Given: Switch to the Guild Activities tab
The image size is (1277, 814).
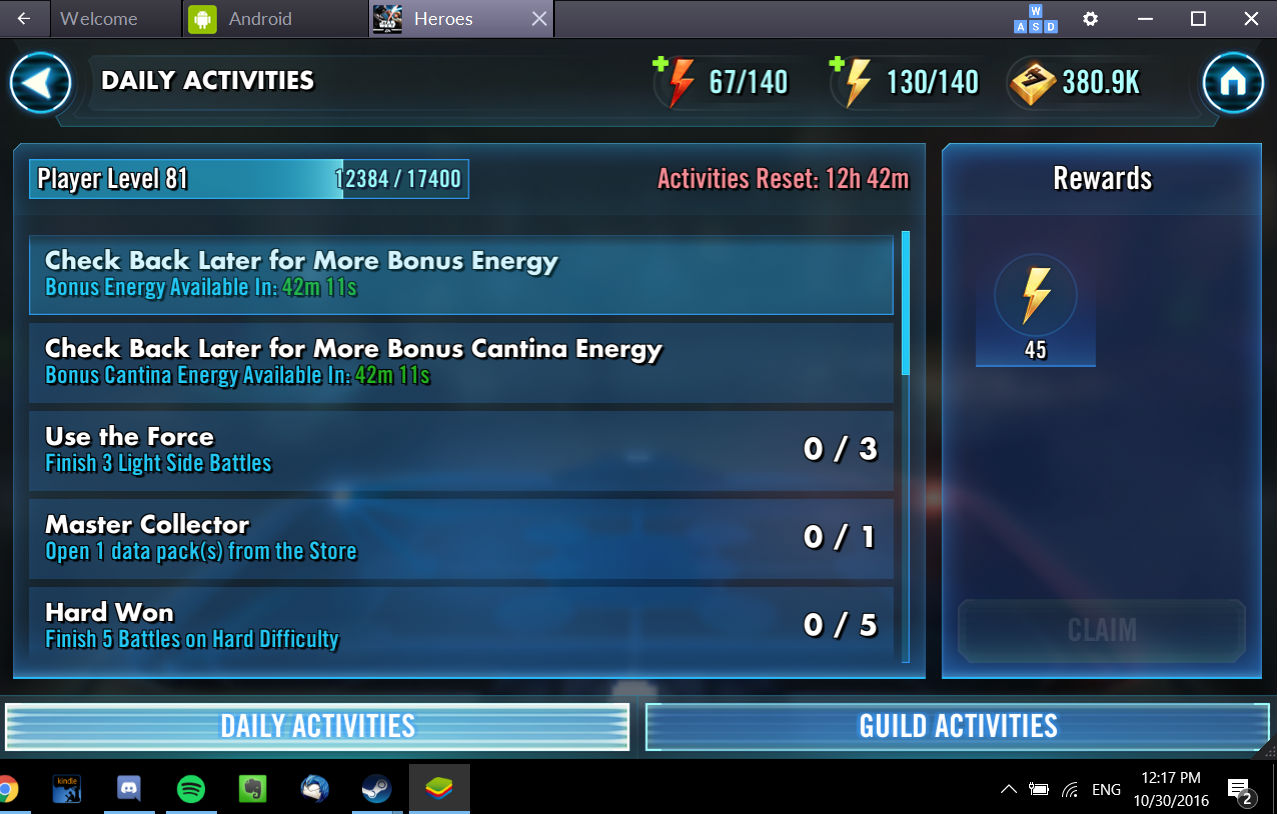Looking at the screenshot, I should pyautogui.click(x=957, y=726).
